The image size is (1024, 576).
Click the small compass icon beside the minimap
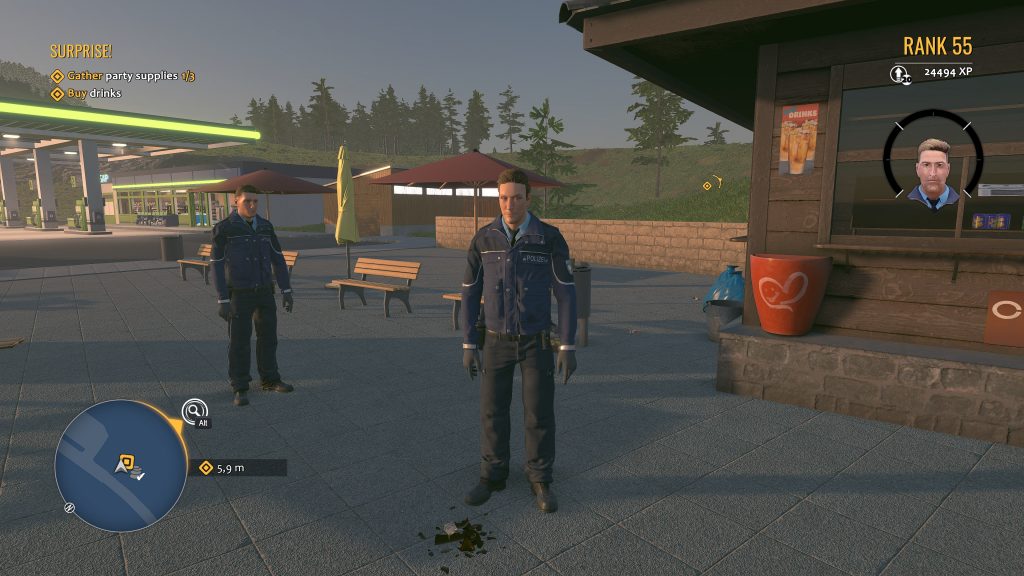[x=69, y=508]
